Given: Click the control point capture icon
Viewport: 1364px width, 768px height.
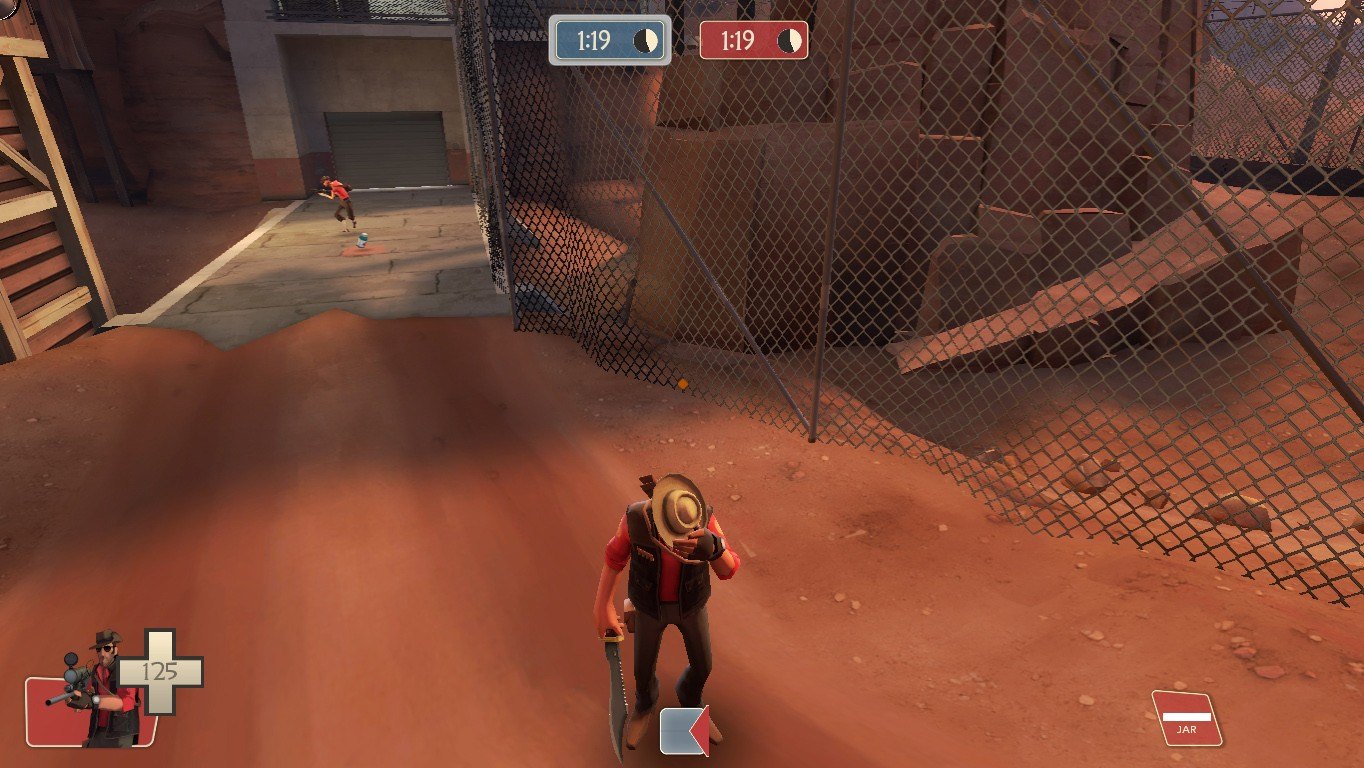Looking at the screenshot, I should 684,730.
